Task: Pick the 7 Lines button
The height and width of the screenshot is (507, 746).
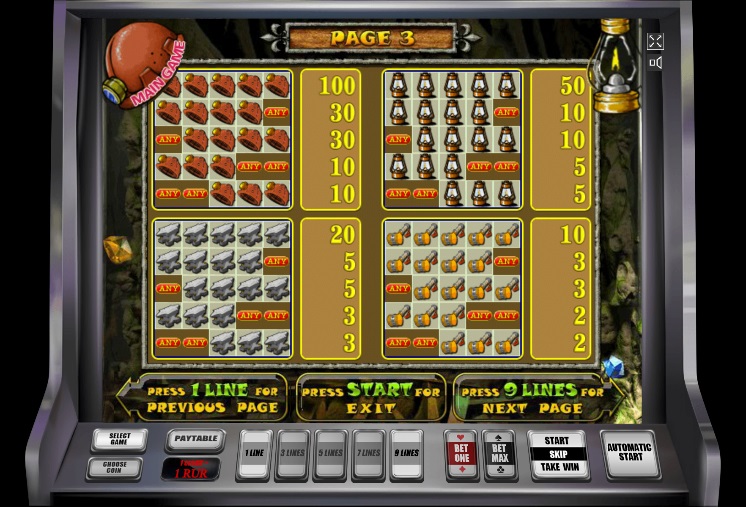Action: pos(368,454)
